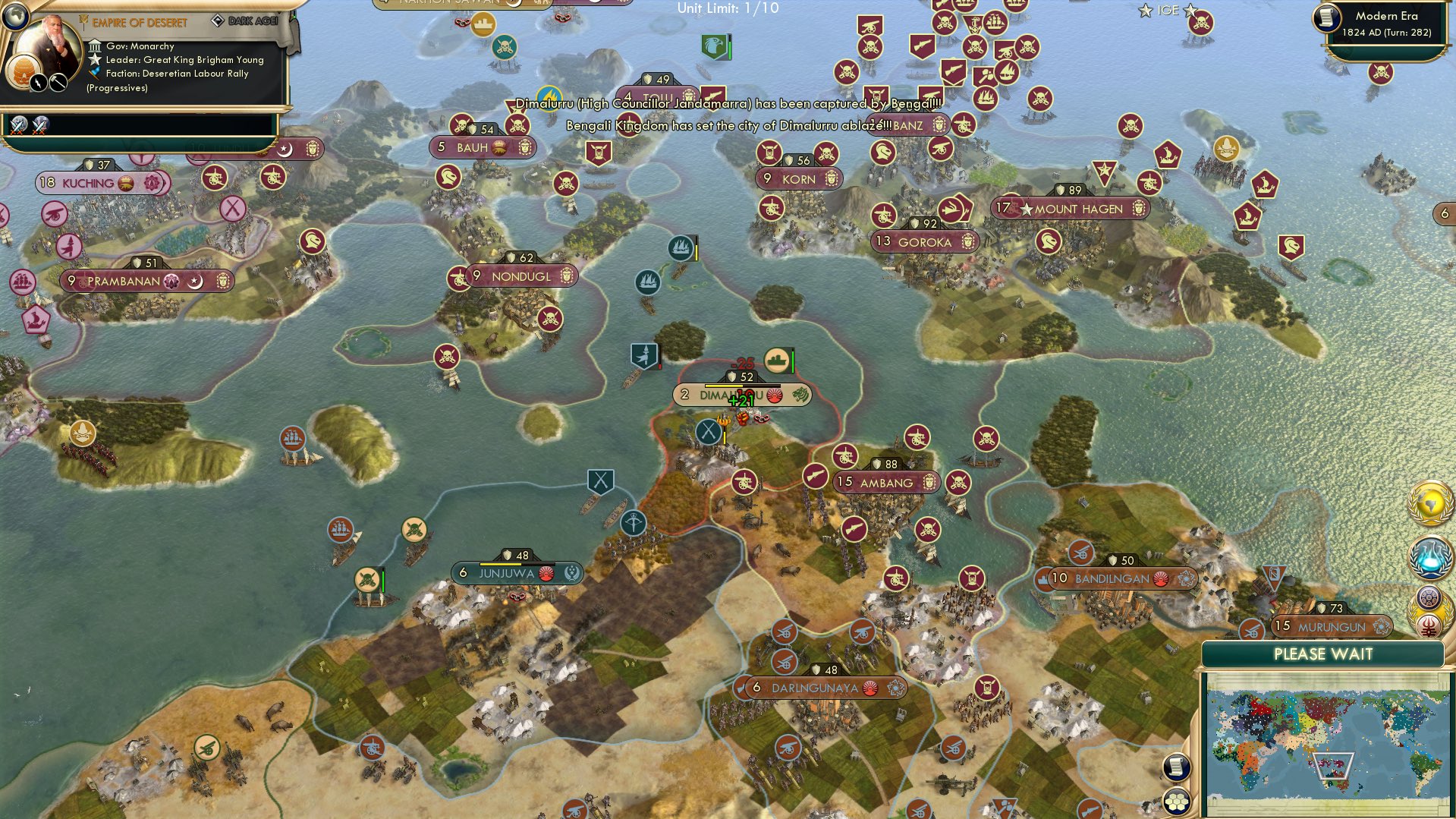
Task: Toggle strategic view with the top-left globe
Action: click(17, 17)
